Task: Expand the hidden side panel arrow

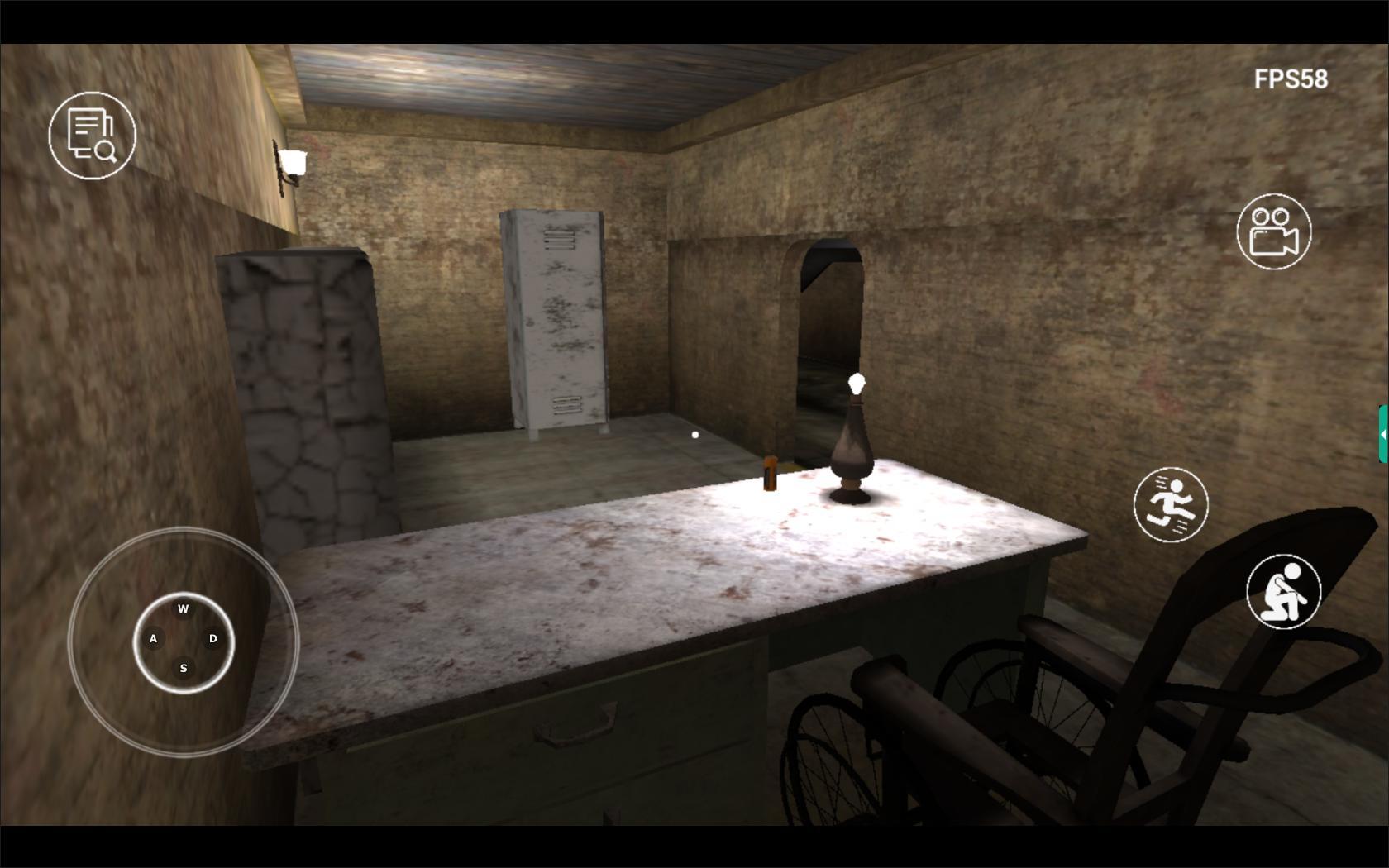Action: (x=1383, y=434)
